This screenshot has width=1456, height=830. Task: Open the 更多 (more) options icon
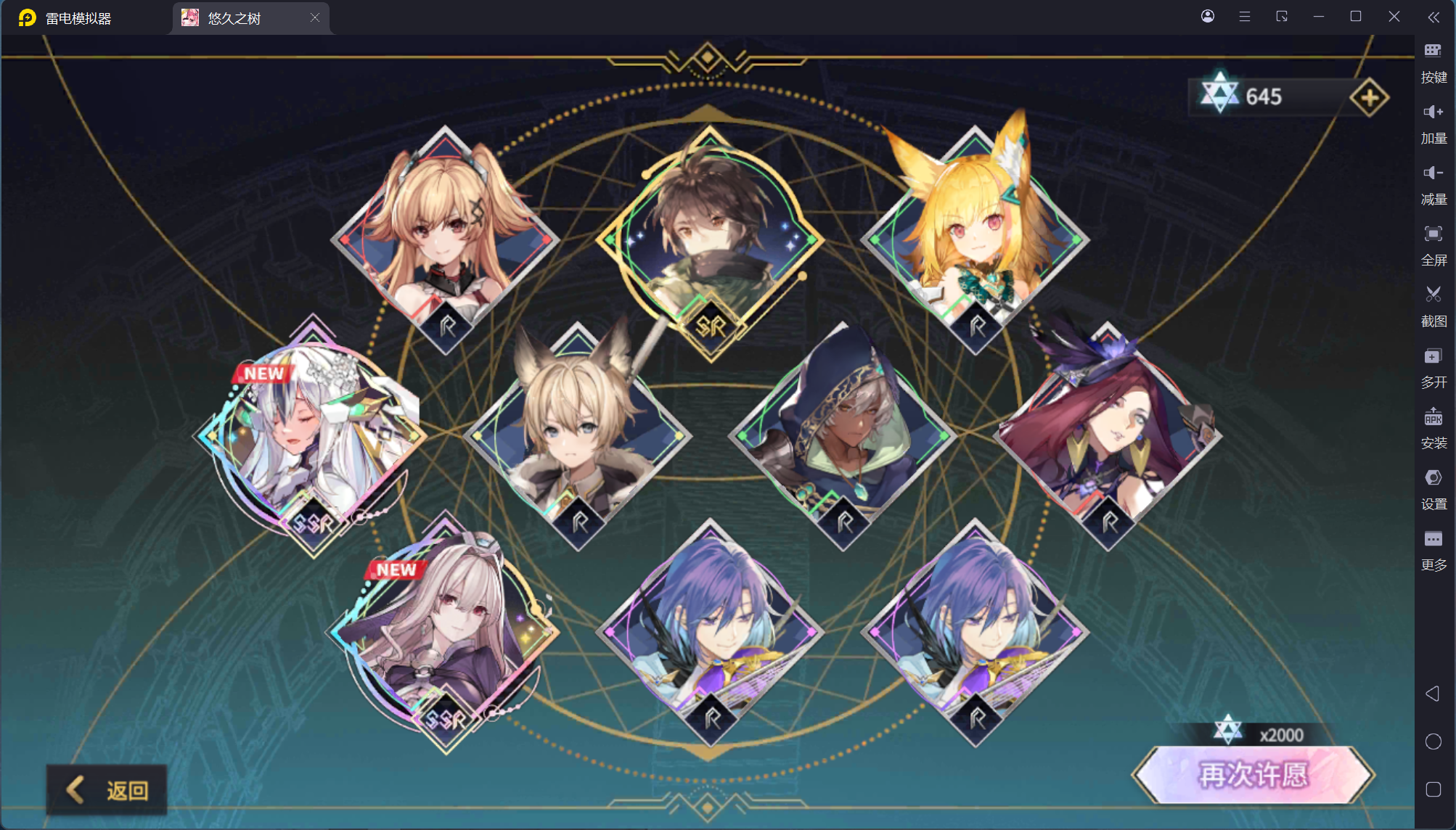click(x=1433, y=538)
